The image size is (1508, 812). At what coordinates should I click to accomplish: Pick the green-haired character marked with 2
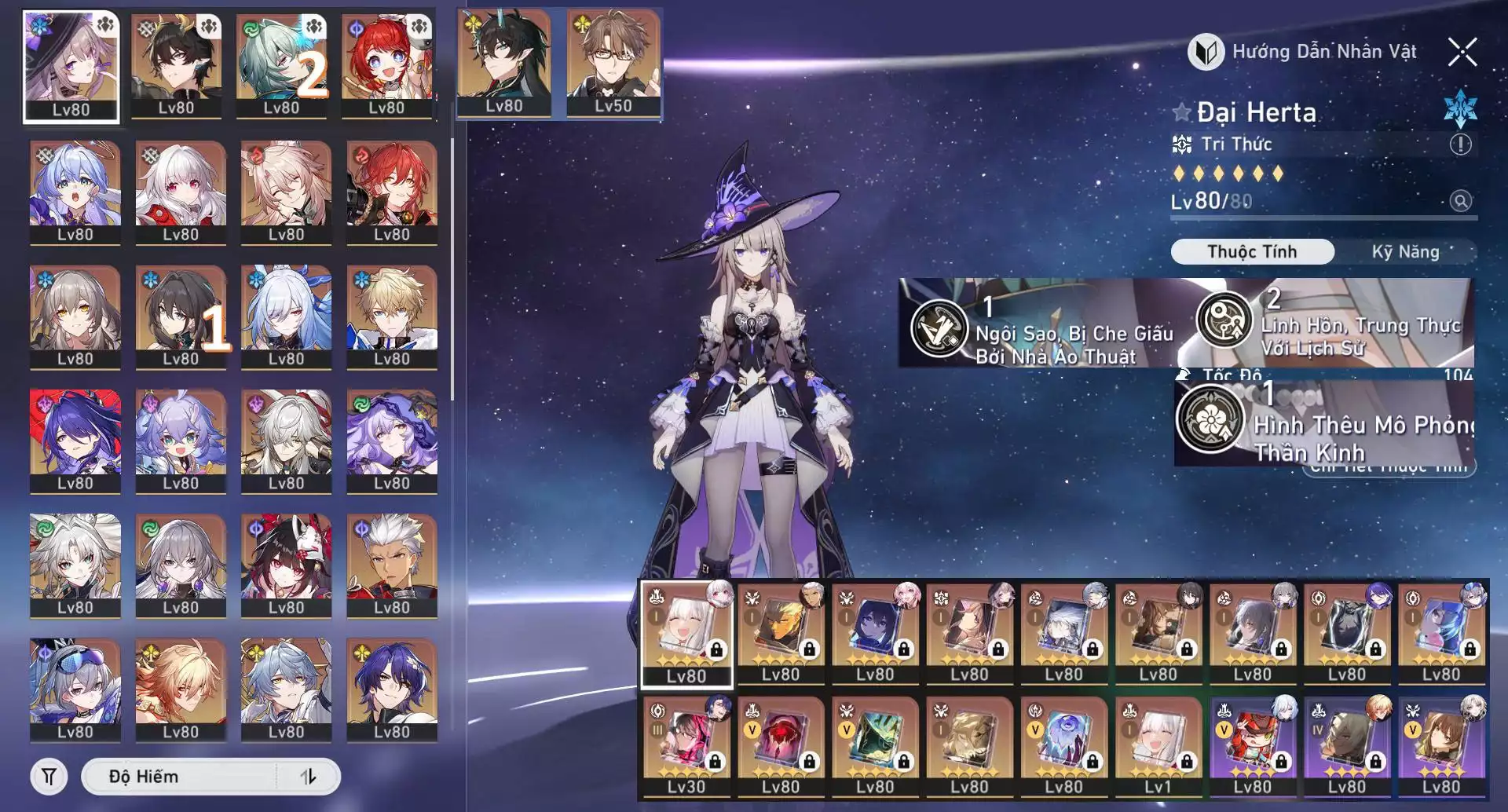(x=282, y=66)
